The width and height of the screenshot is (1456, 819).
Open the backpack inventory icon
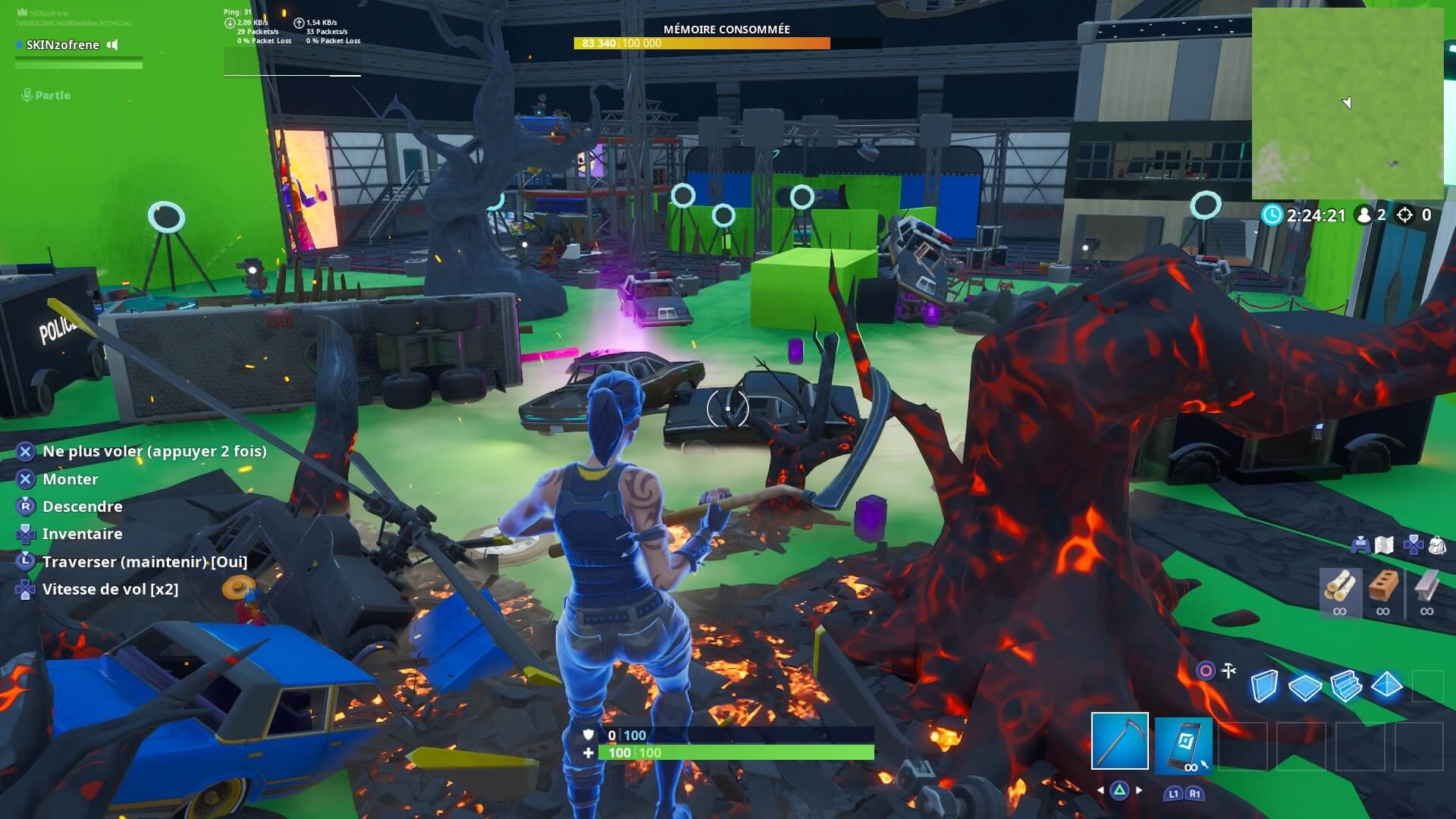[1438, 544]
